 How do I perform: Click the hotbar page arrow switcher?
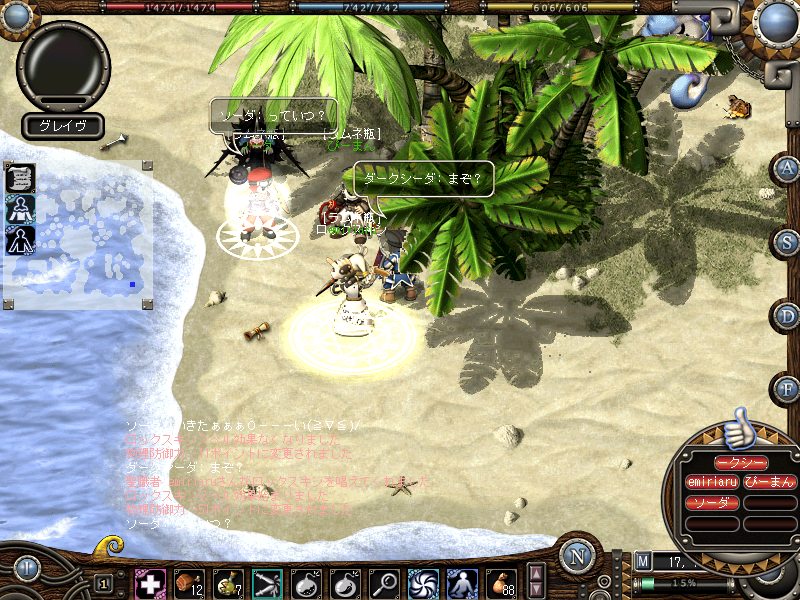pos(537,581)
